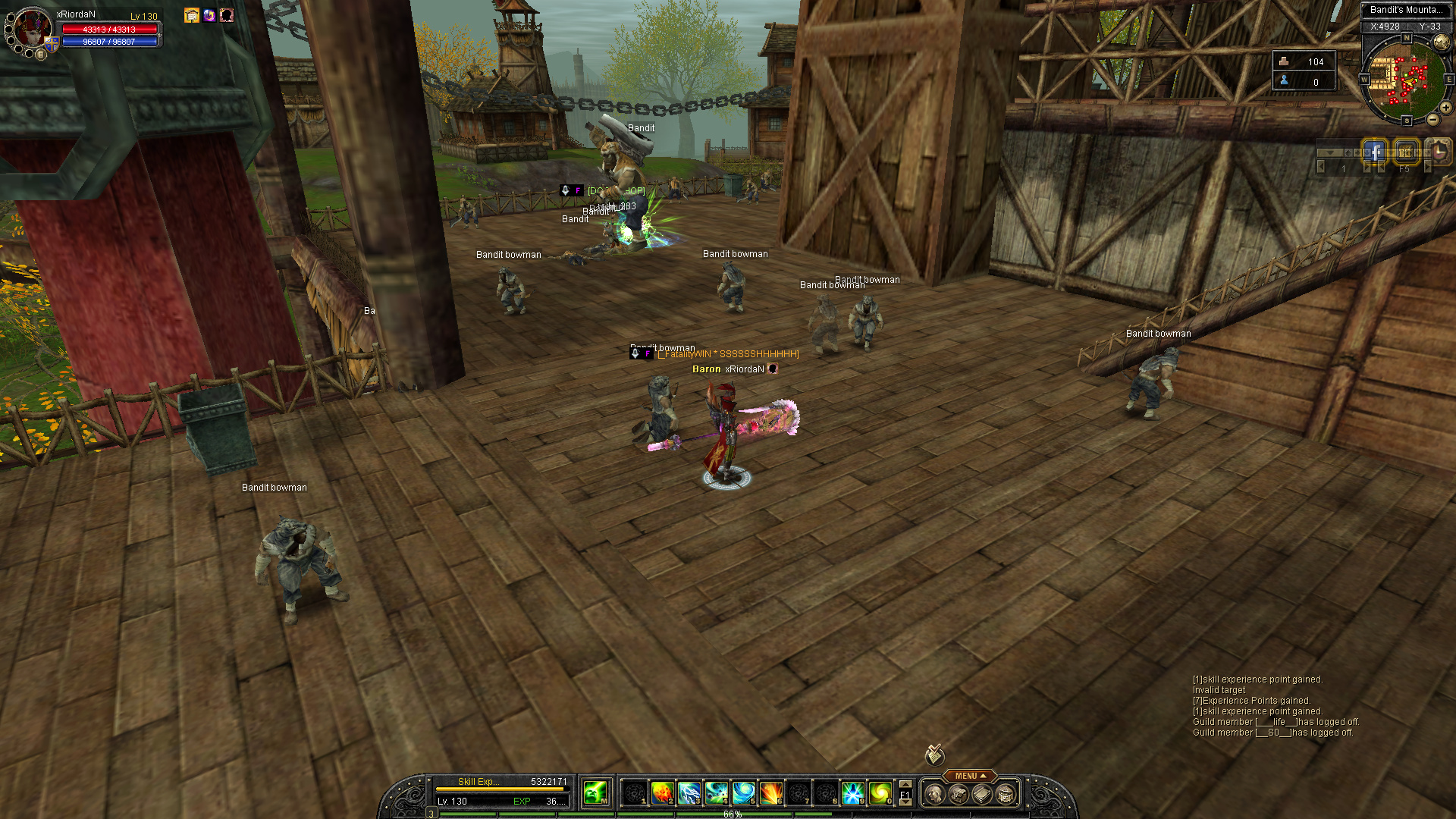The image size is (1456, 819).
Task: Activate the green spiral skill in slot 0
Action: [880, 793]
